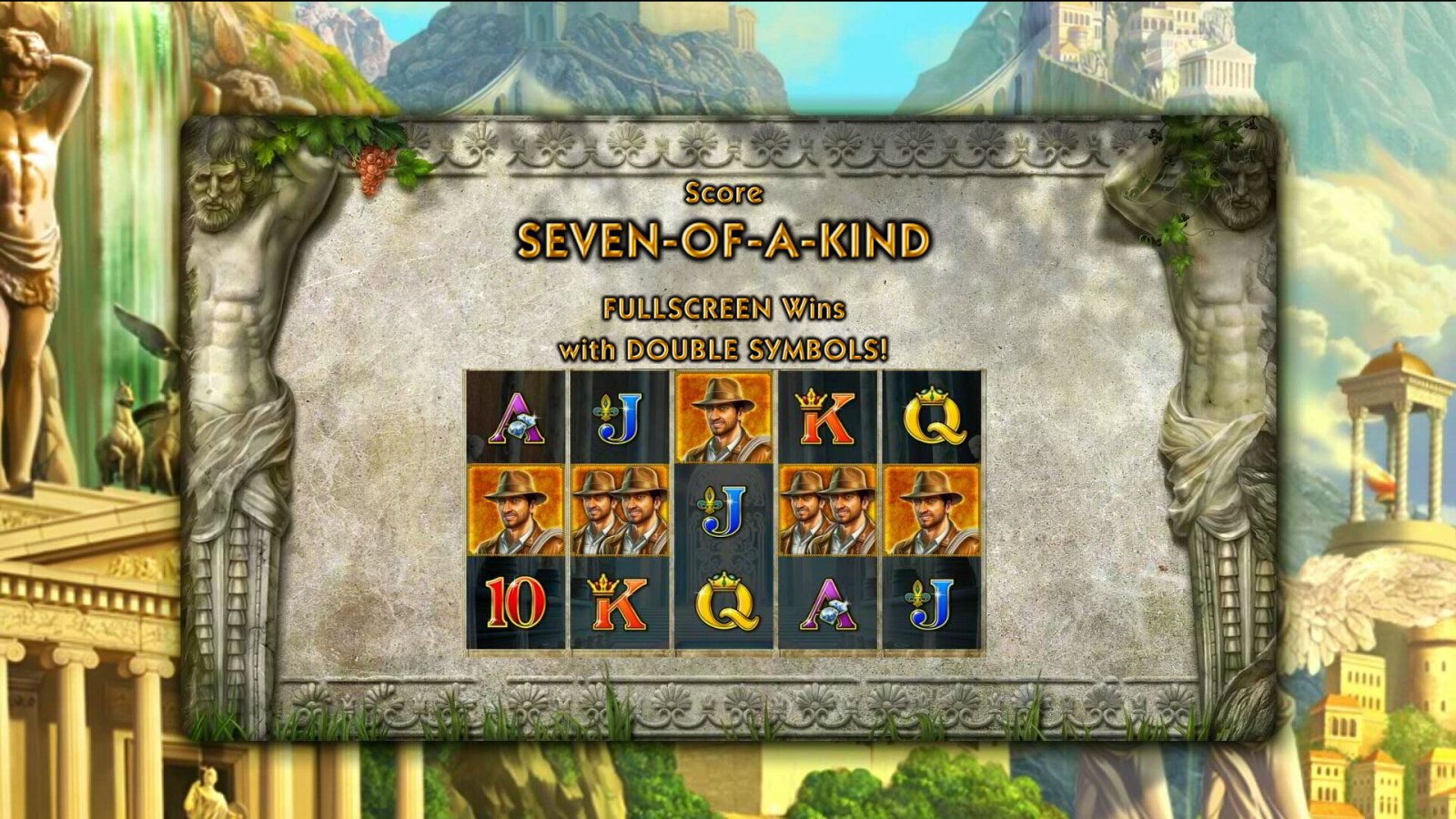
Task: Select the purple Ace symbol on first reel
Action: pos(515,420)
